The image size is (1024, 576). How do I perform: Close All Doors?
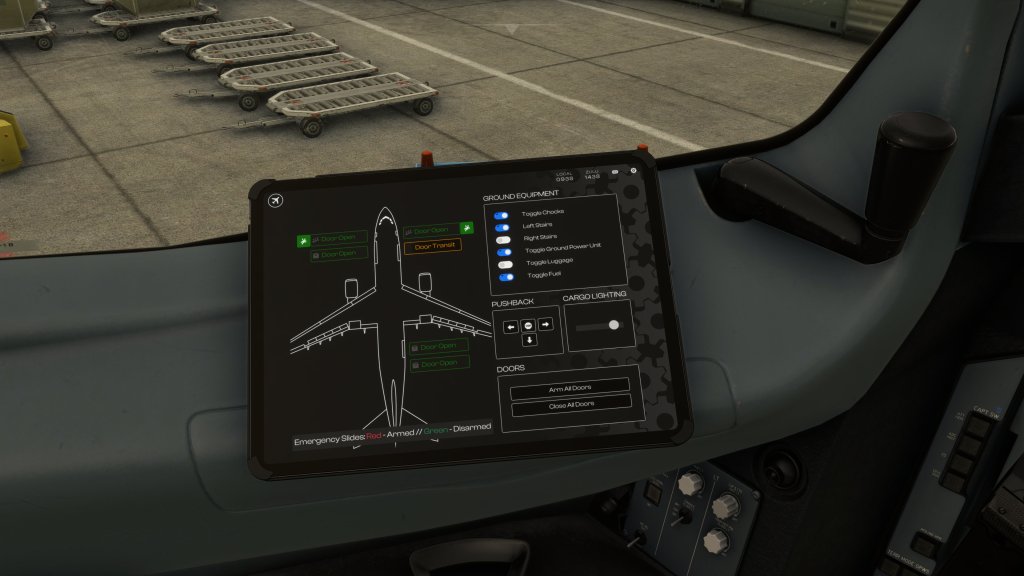571,403
